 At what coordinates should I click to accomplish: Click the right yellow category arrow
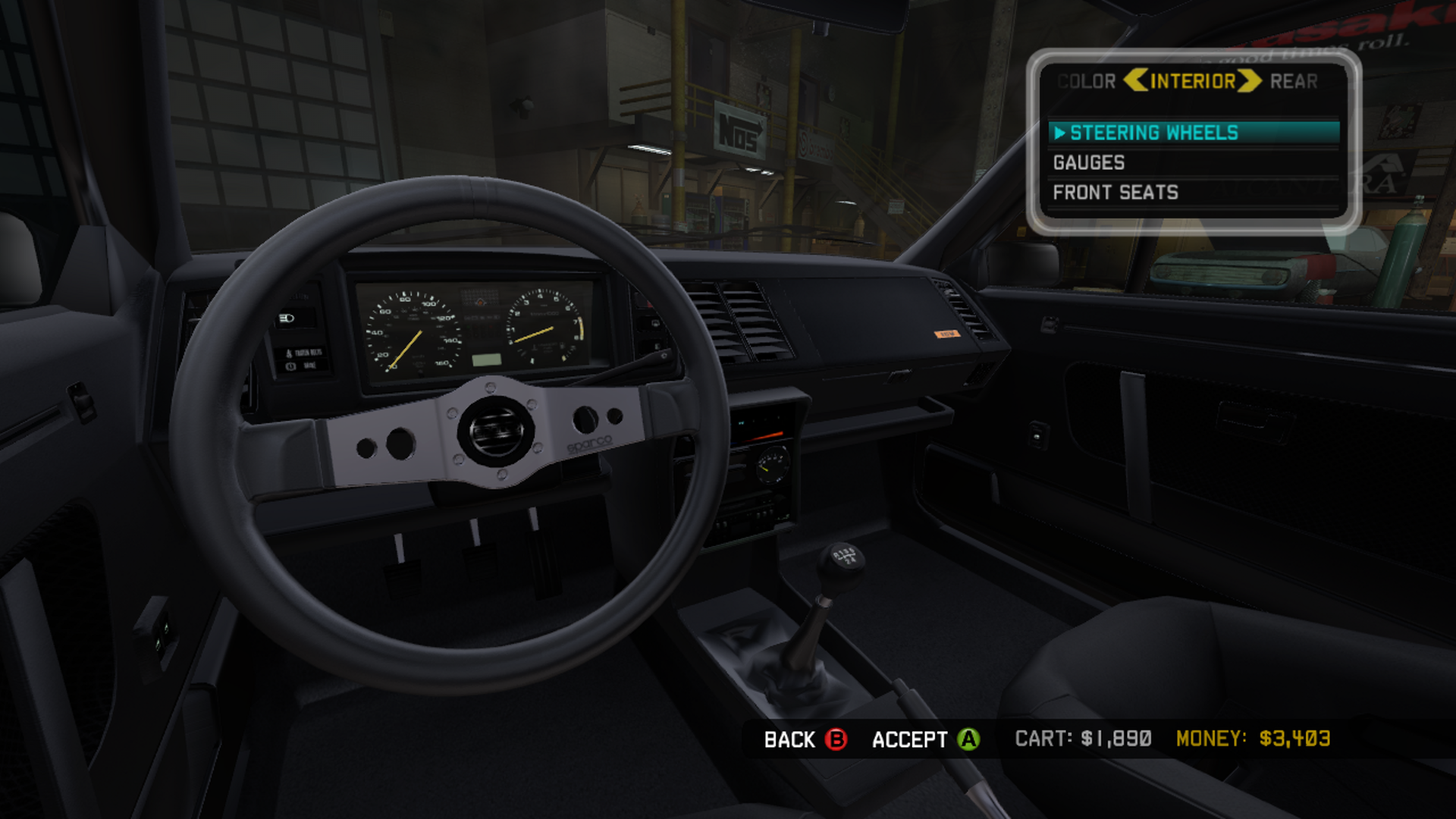pos(1250,80)
